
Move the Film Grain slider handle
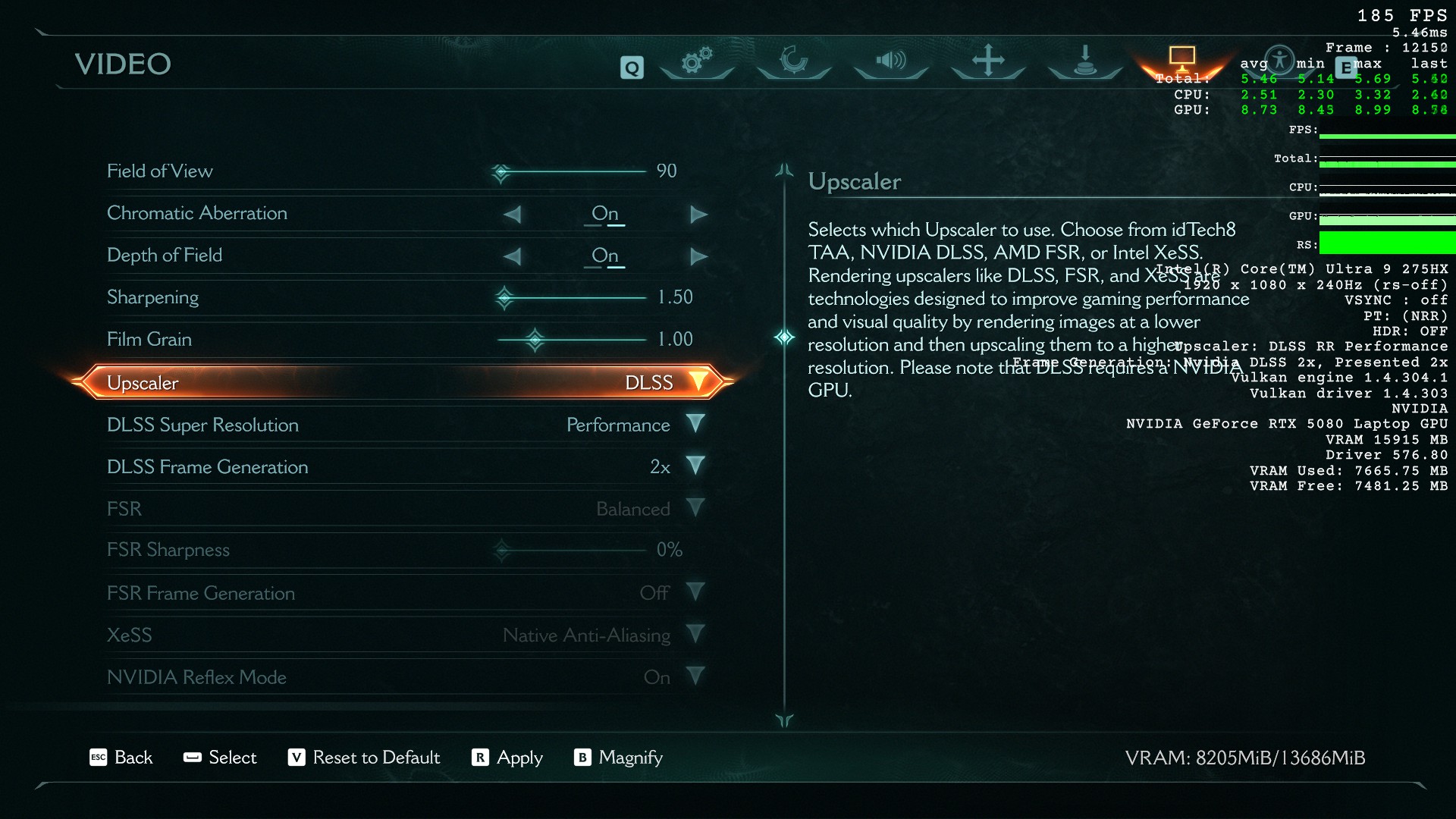(x=535, y=339)
